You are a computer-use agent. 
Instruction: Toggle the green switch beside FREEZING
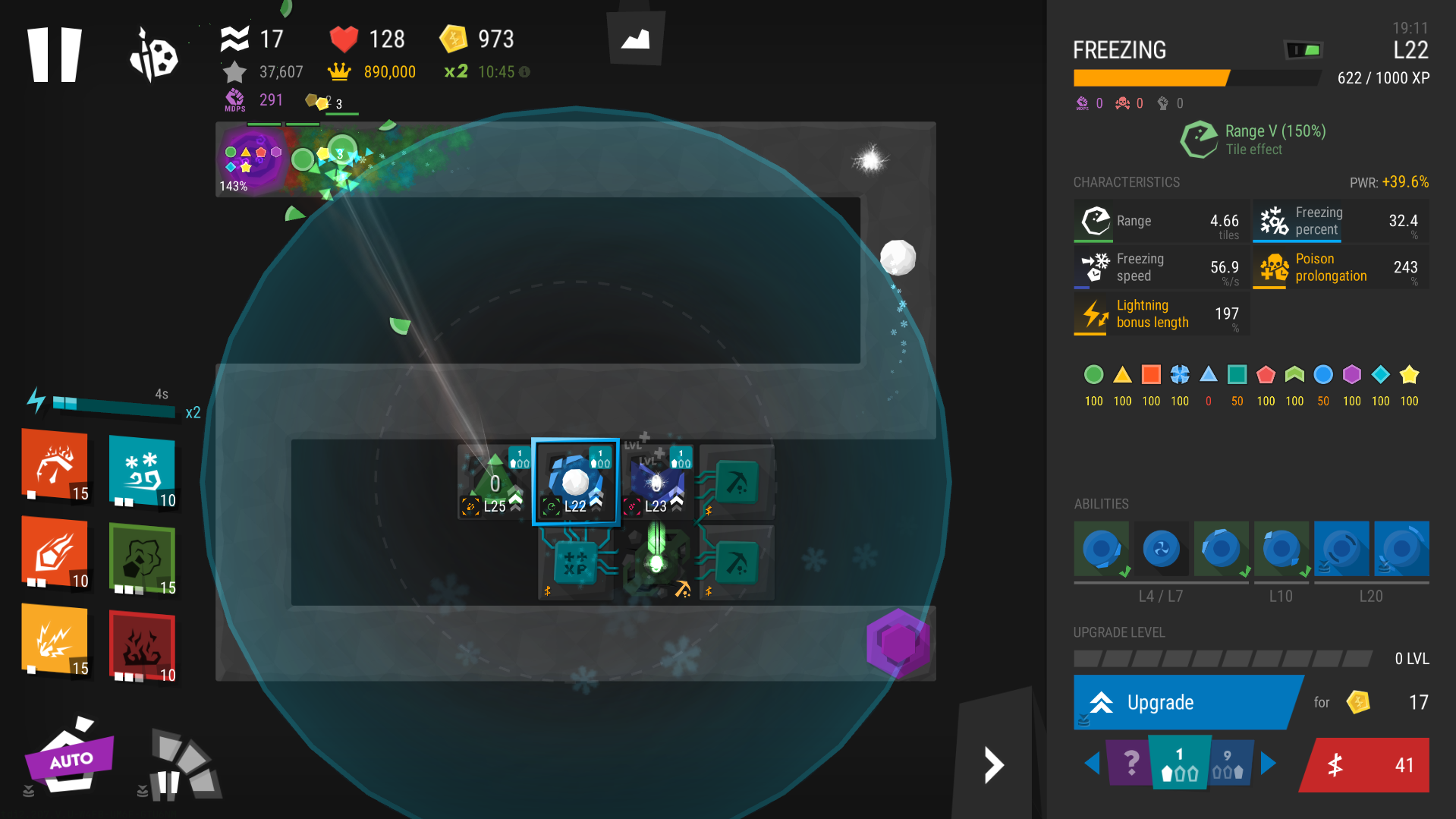(x=1304, y=50)
